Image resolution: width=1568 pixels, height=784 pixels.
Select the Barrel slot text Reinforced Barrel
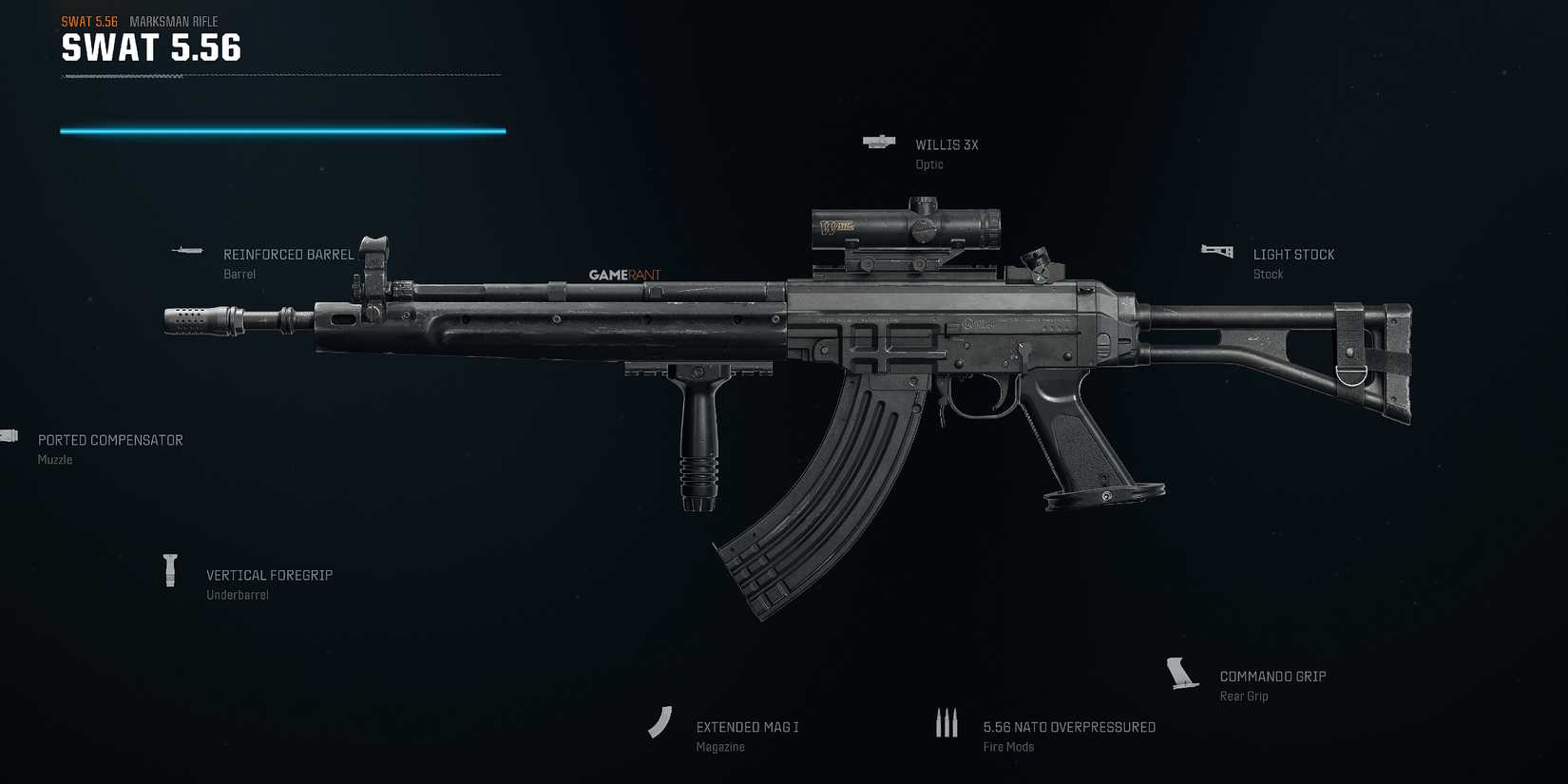288,254
